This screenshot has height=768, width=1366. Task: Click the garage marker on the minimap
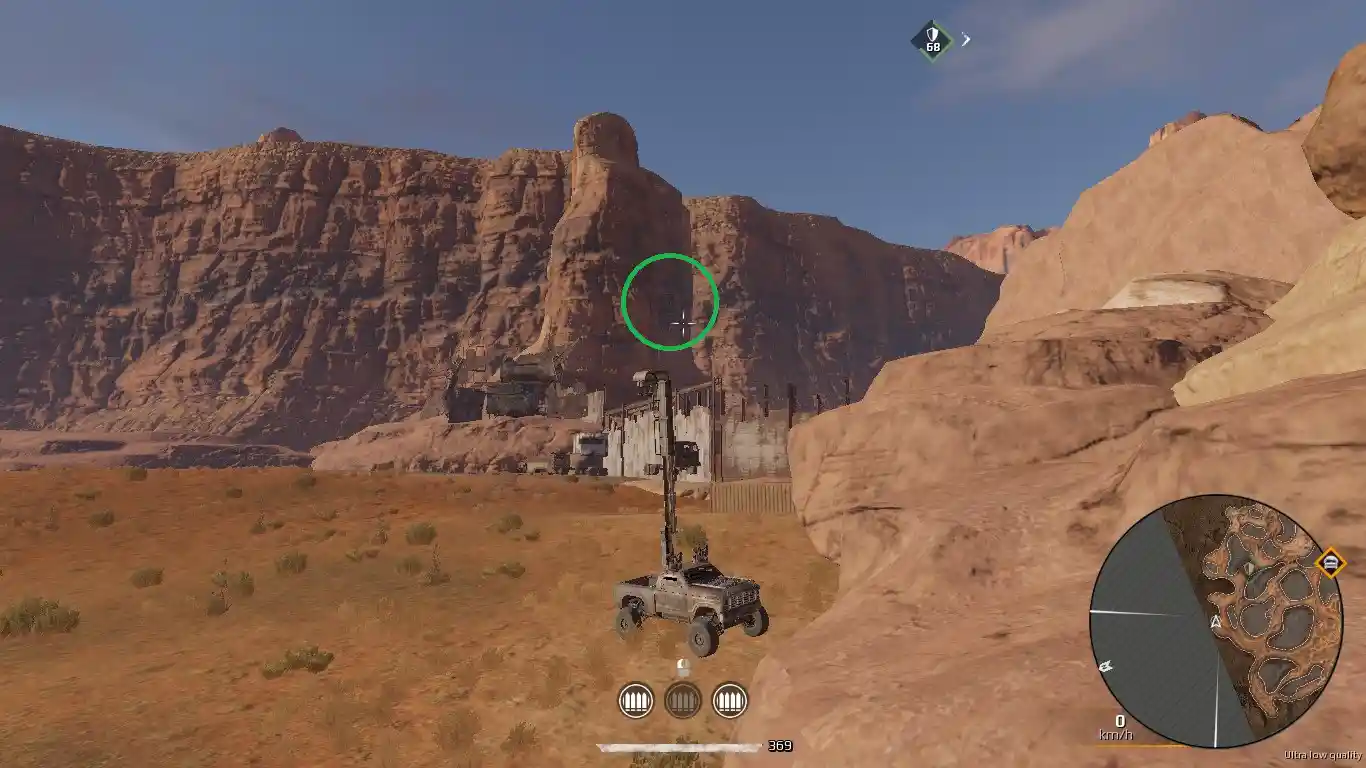click(x=1332, y=562)
